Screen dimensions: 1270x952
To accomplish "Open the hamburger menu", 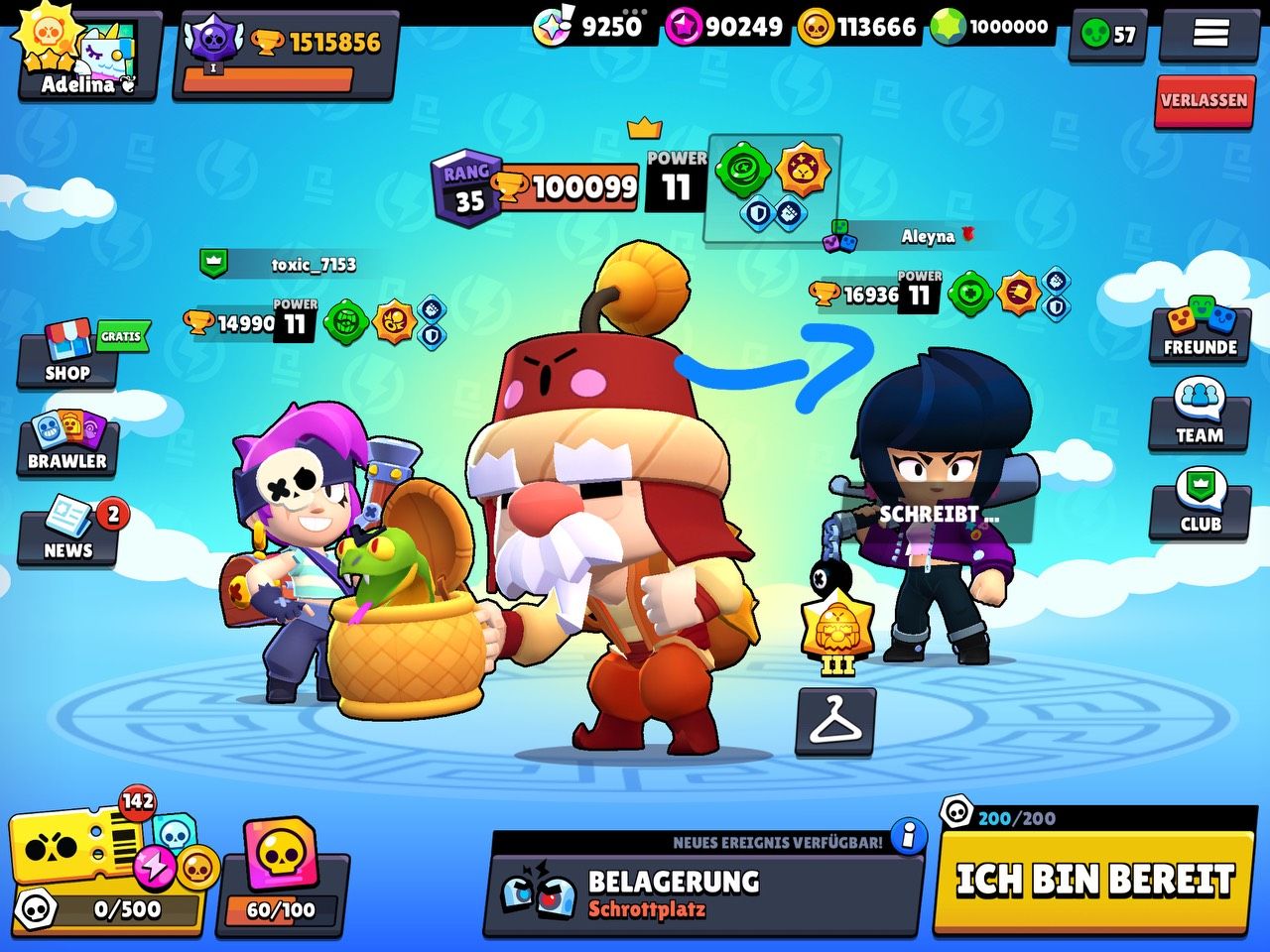I will (x=1209, y=34).
